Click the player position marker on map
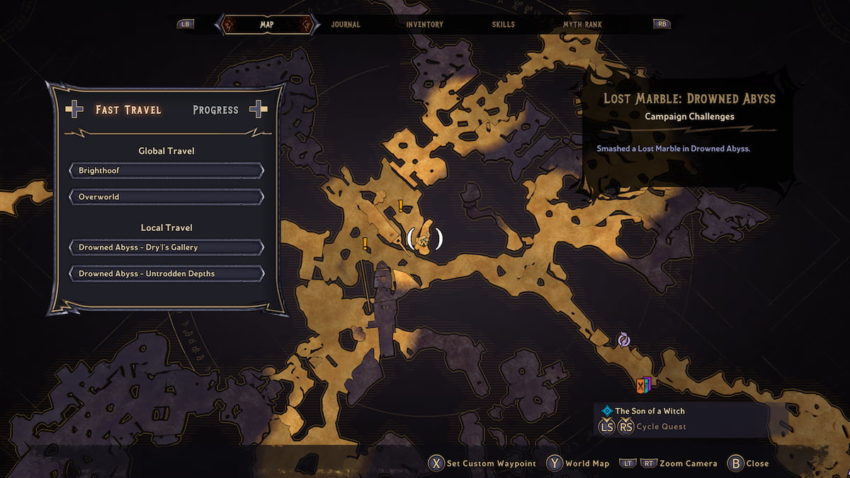 (x=424, y=239)
